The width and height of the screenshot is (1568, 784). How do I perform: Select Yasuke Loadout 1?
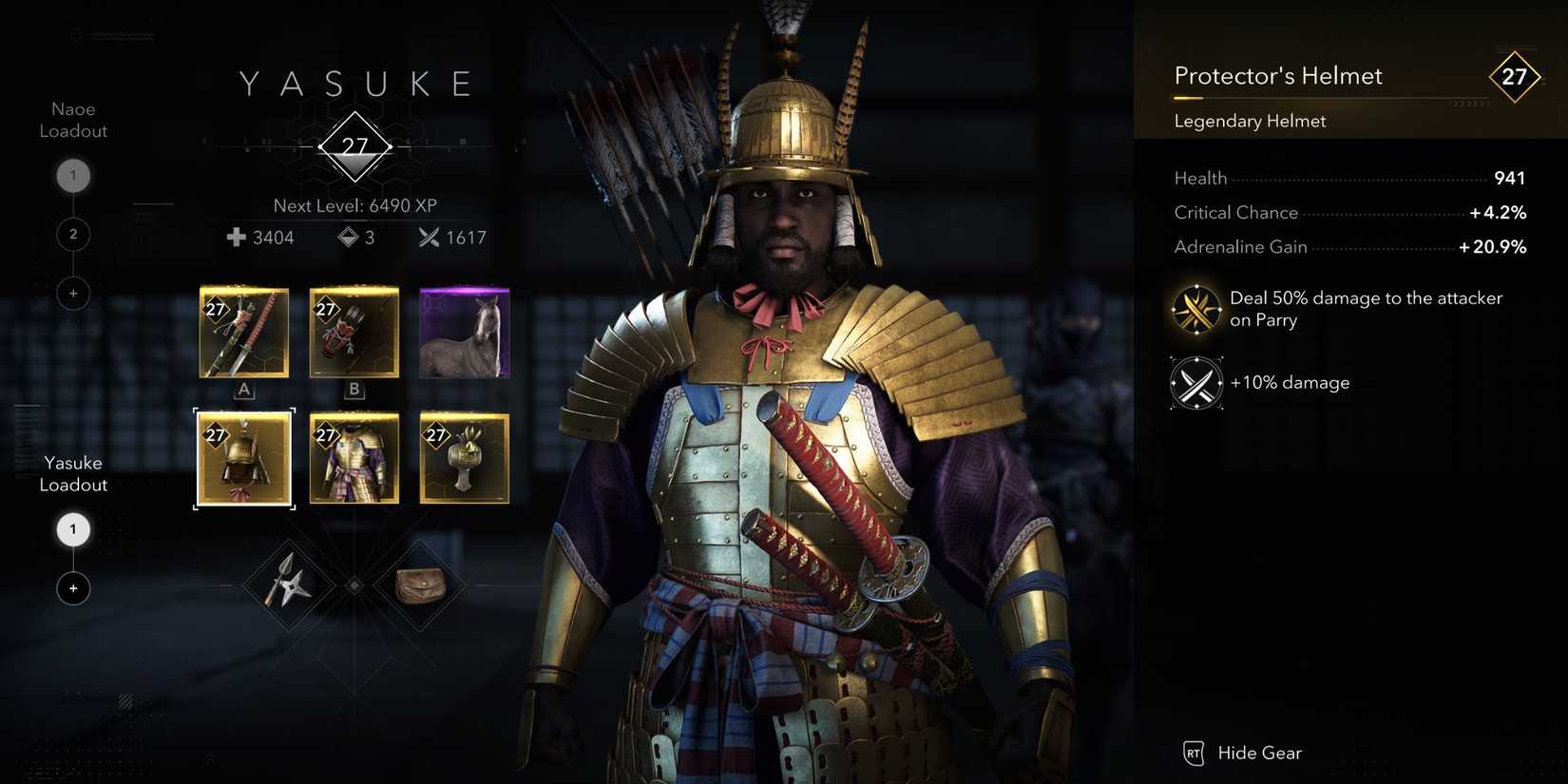pos(73,529)
